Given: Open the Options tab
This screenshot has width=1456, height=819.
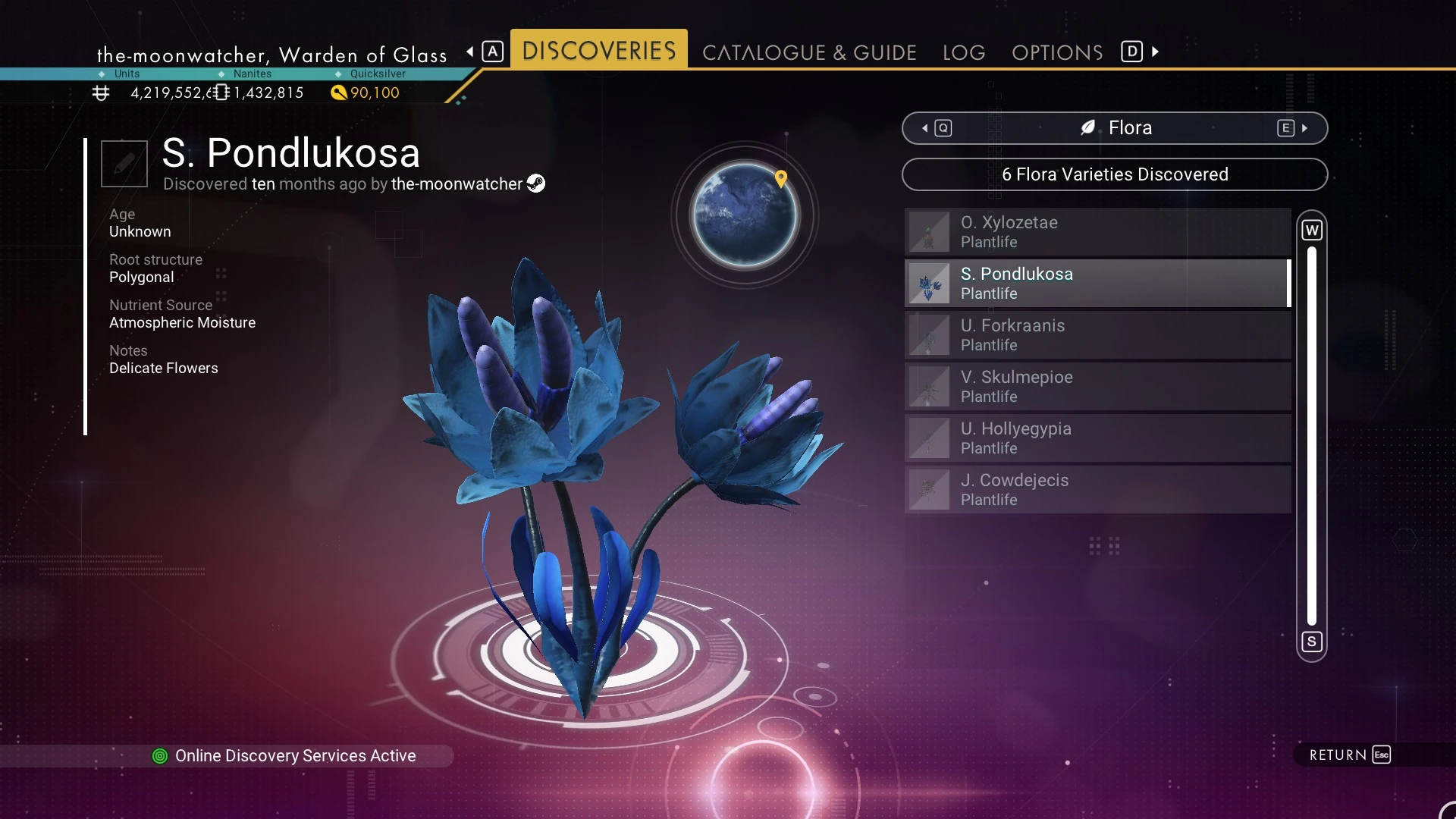Looking at the screenshot, I should tap(1057, 52).
